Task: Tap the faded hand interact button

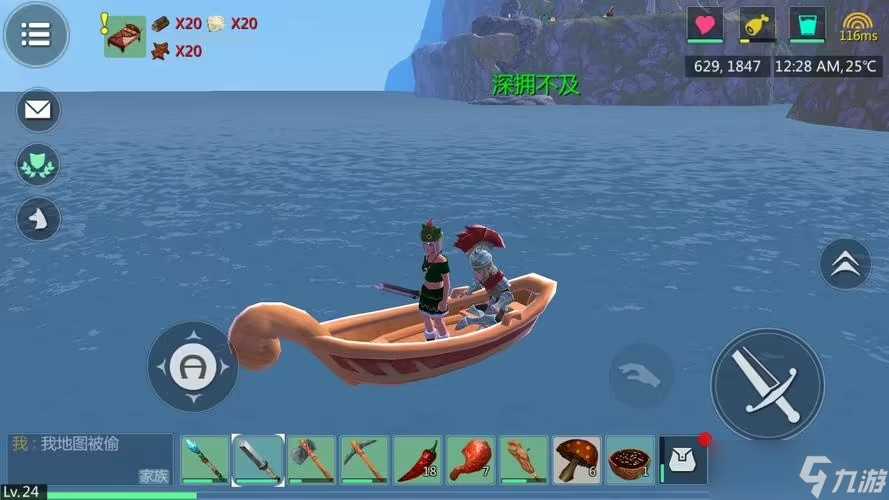Action: 641,376
